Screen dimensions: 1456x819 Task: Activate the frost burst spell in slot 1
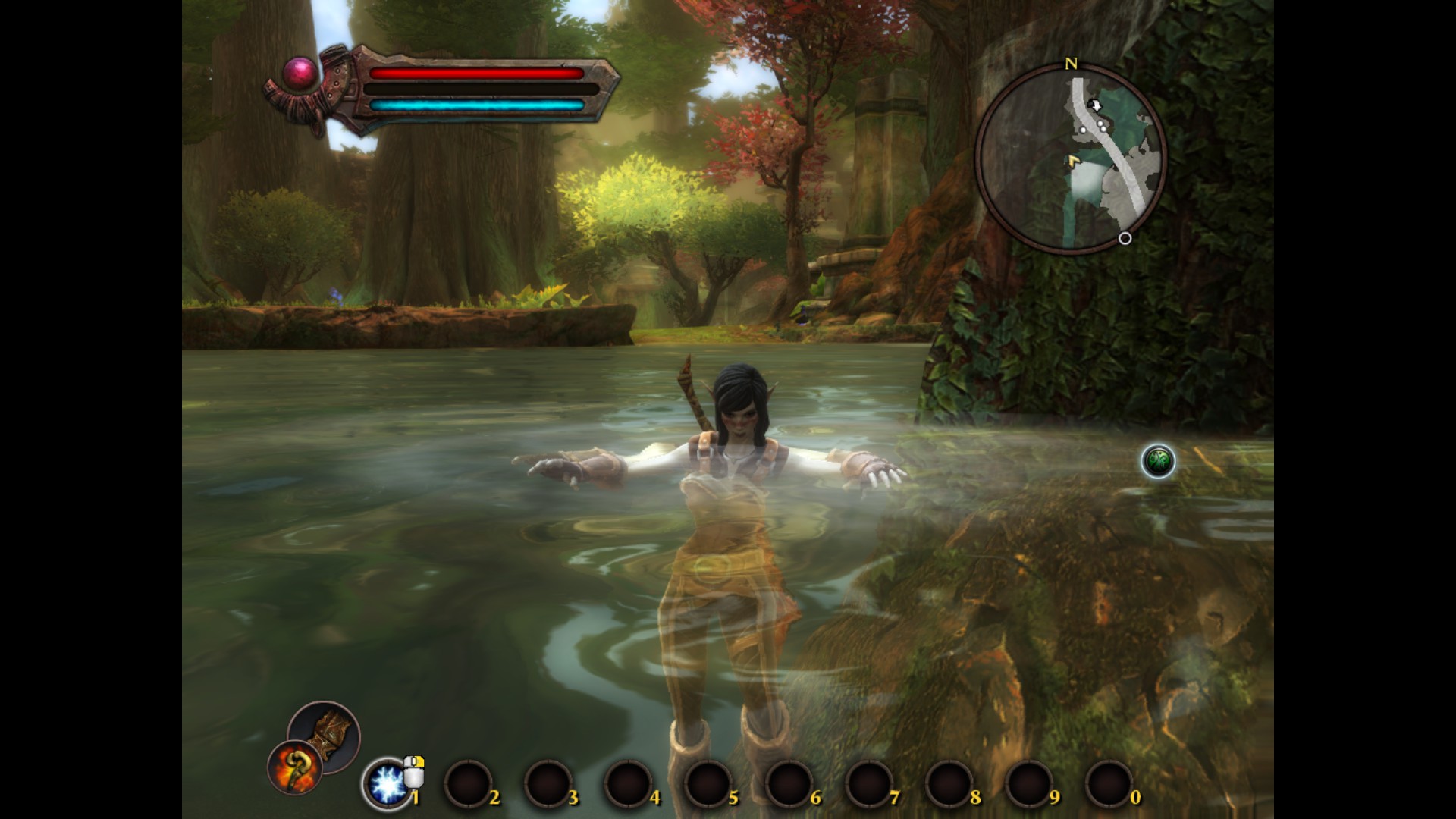tap(388, 783)
